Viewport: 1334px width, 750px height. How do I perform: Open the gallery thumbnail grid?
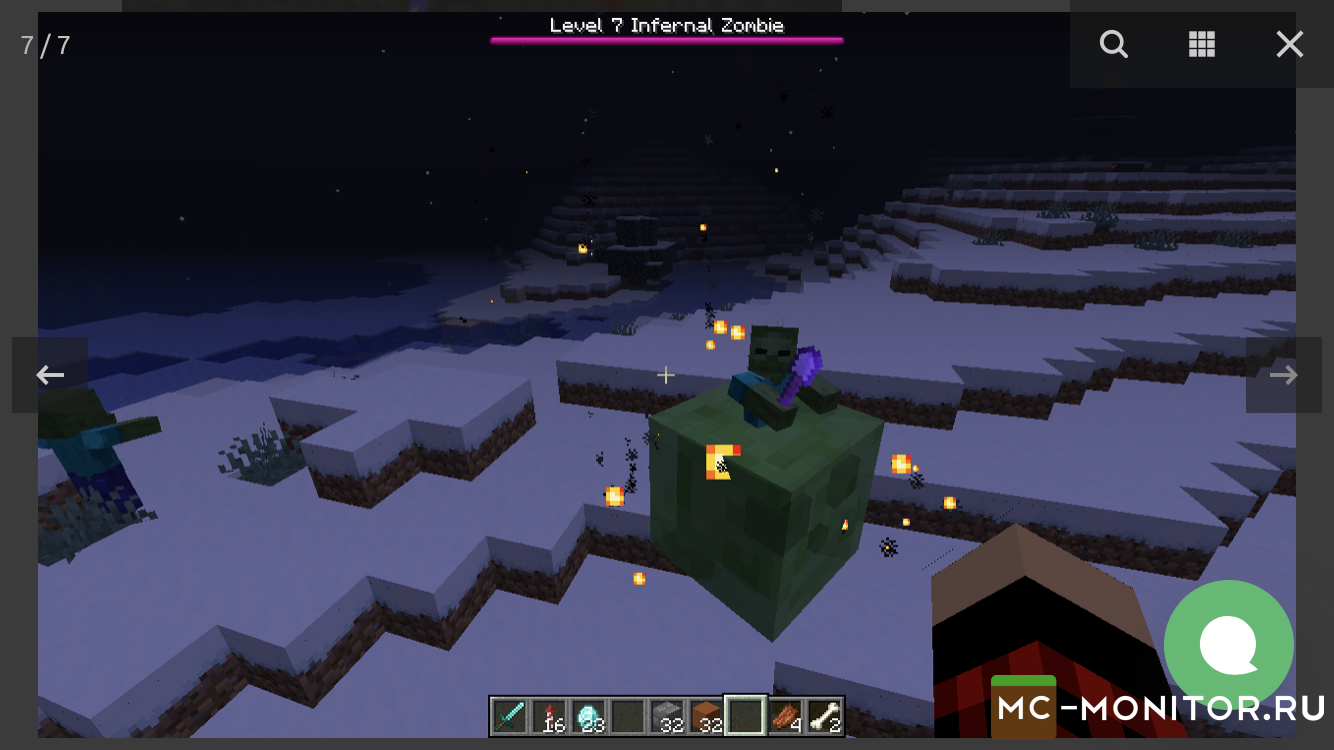[x=1201, y=44]
